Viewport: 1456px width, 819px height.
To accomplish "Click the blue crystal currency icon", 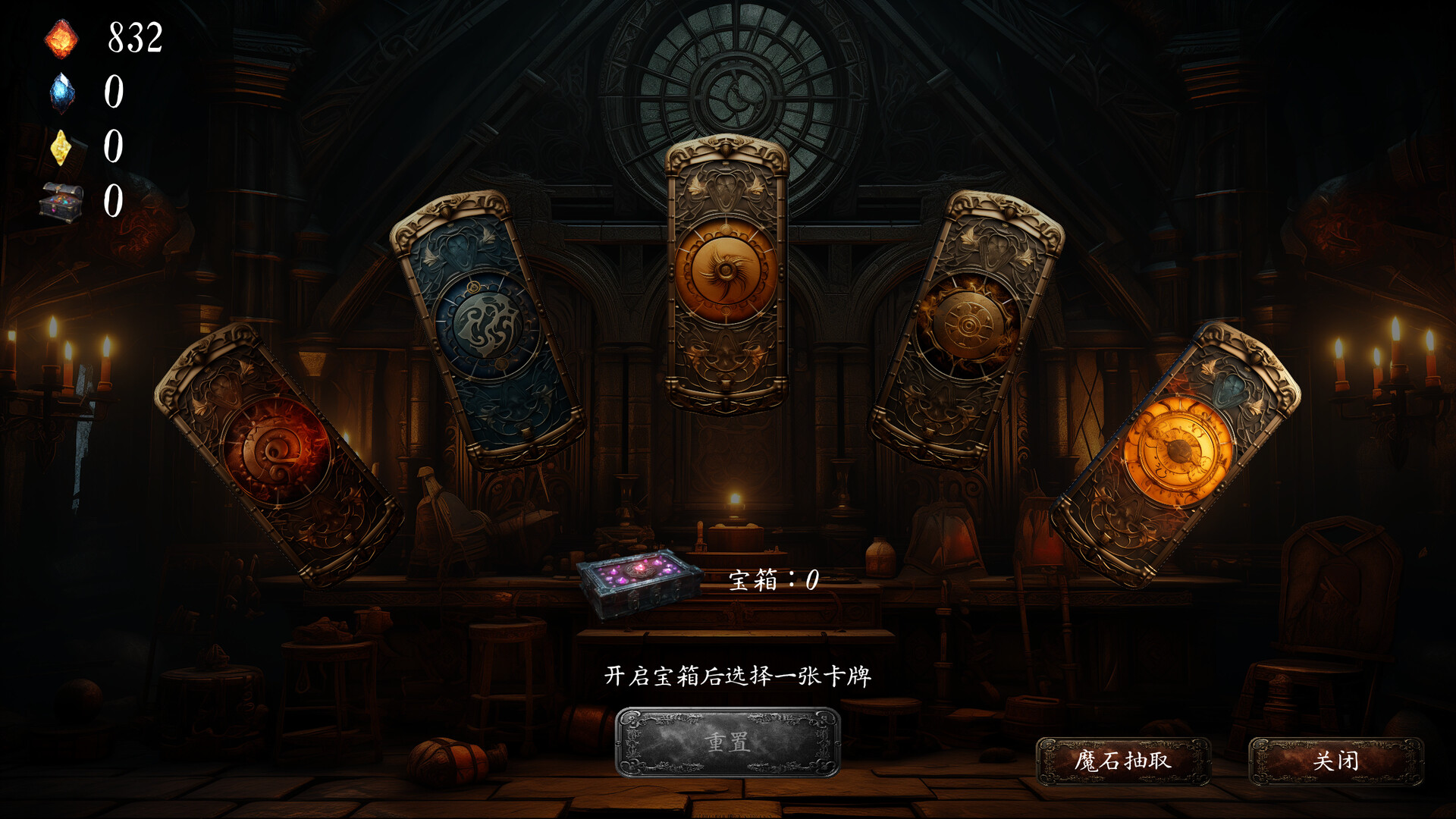I will click(x=64, y=94).
